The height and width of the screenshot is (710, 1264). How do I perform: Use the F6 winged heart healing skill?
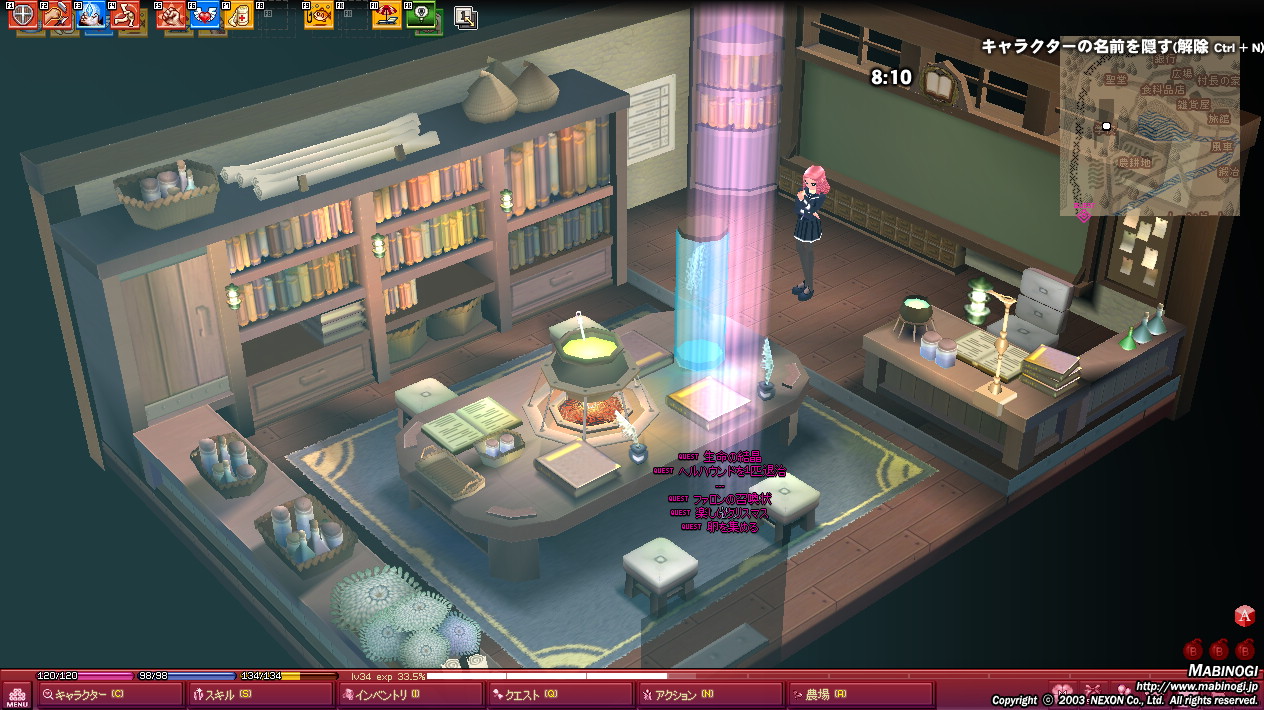click(206, 15)
